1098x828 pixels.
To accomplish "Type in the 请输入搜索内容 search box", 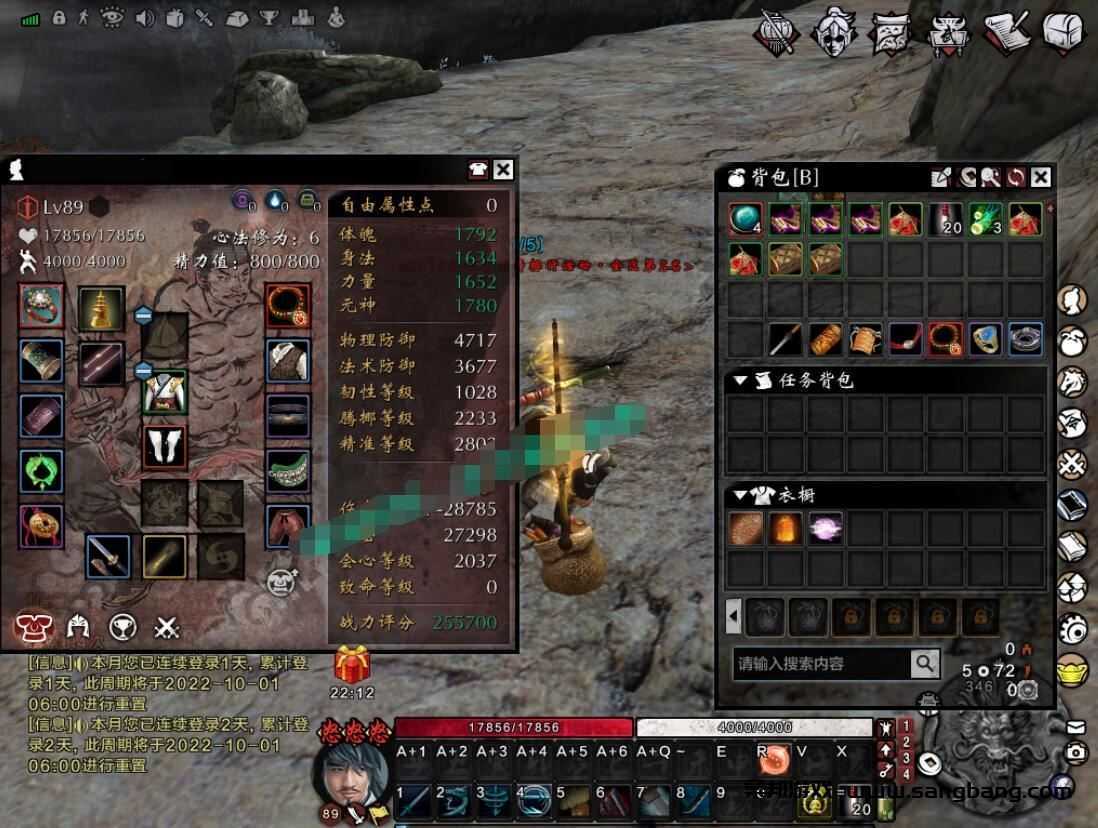I will [821, 663].
